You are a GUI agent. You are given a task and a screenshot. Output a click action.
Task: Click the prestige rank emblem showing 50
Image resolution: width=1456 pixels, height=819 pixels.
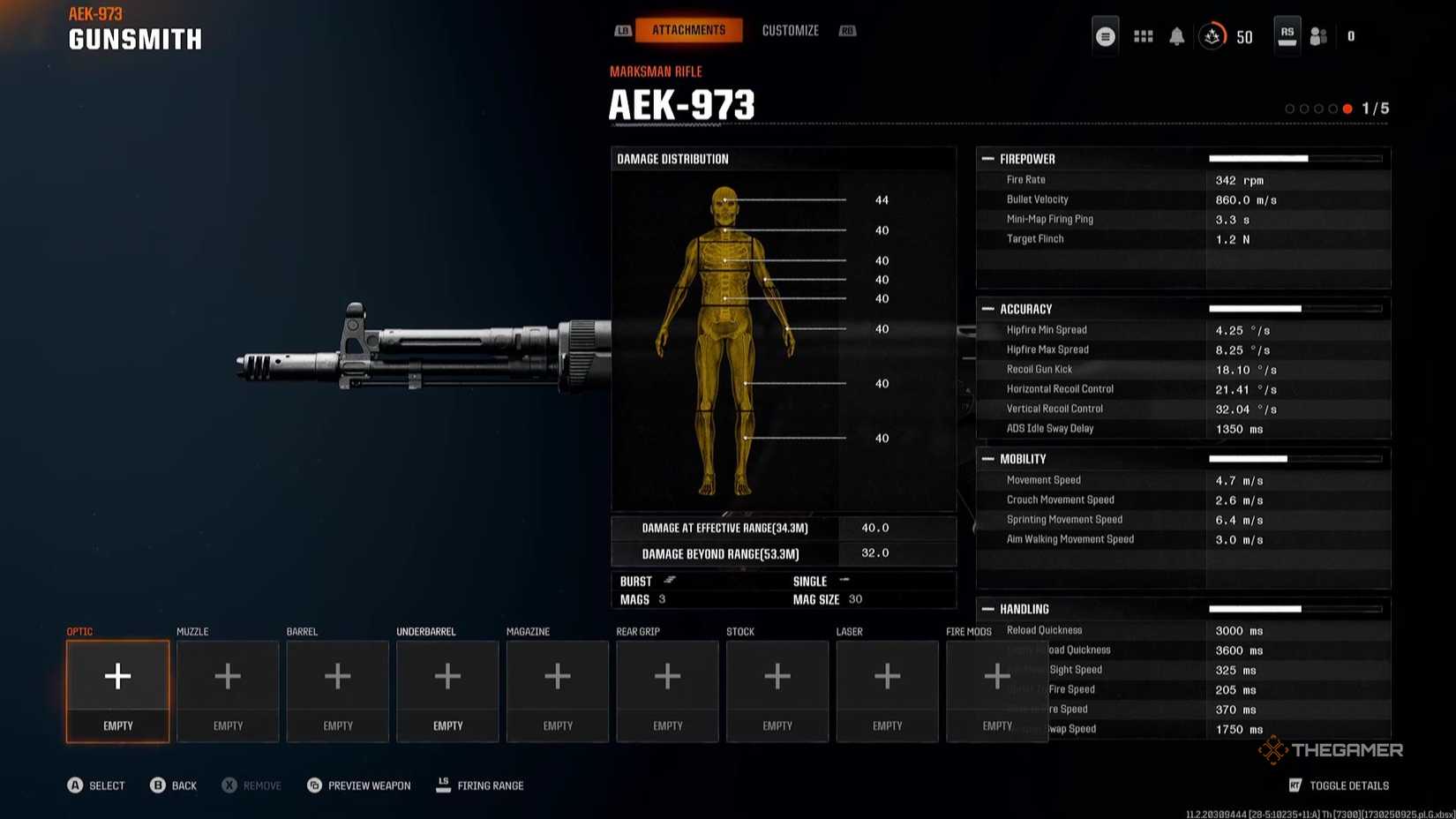(1212, 36)
